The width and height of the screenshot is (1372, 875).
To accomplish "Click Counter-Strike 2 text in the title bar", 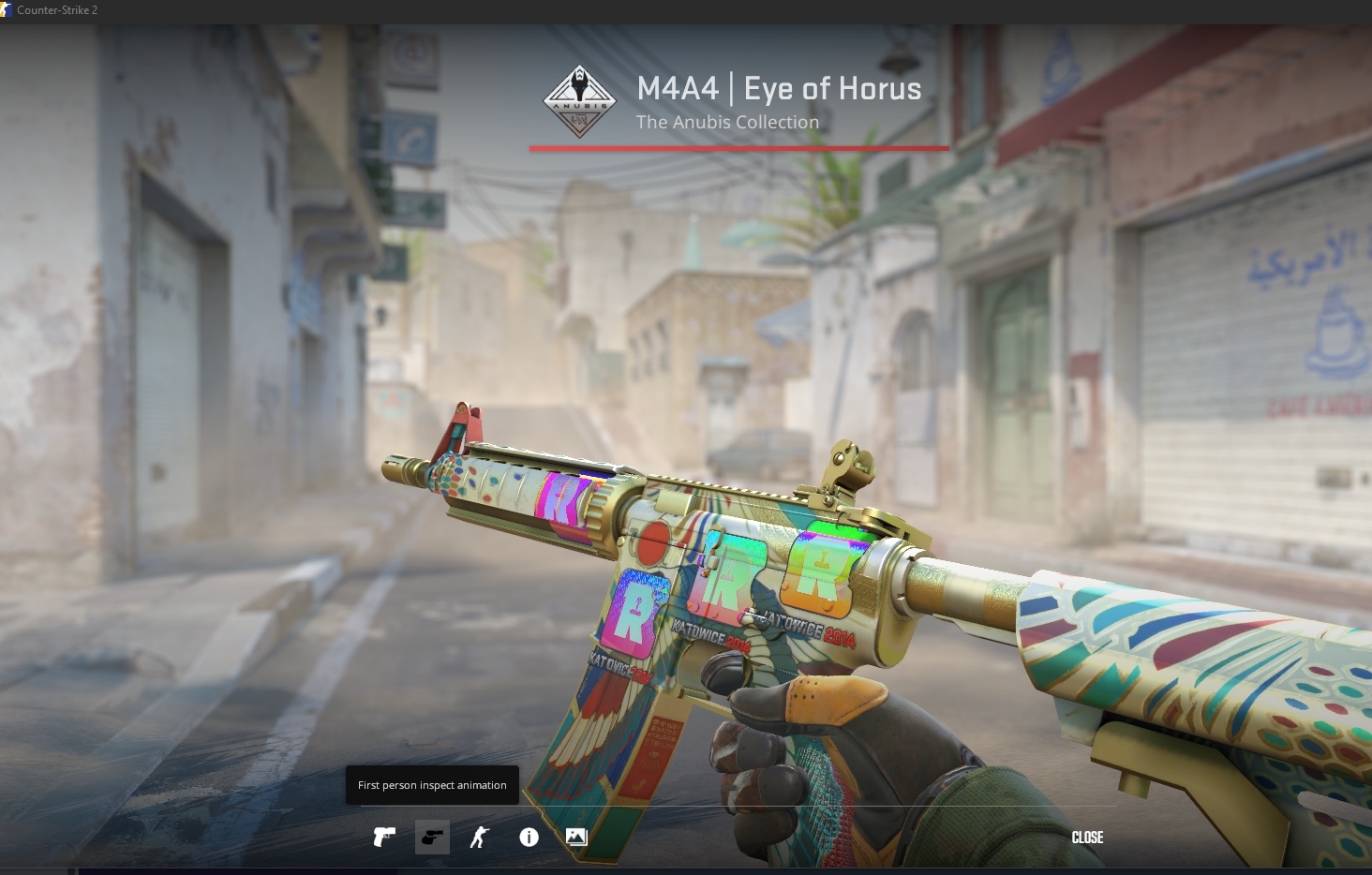I will (x=58, y=10).
